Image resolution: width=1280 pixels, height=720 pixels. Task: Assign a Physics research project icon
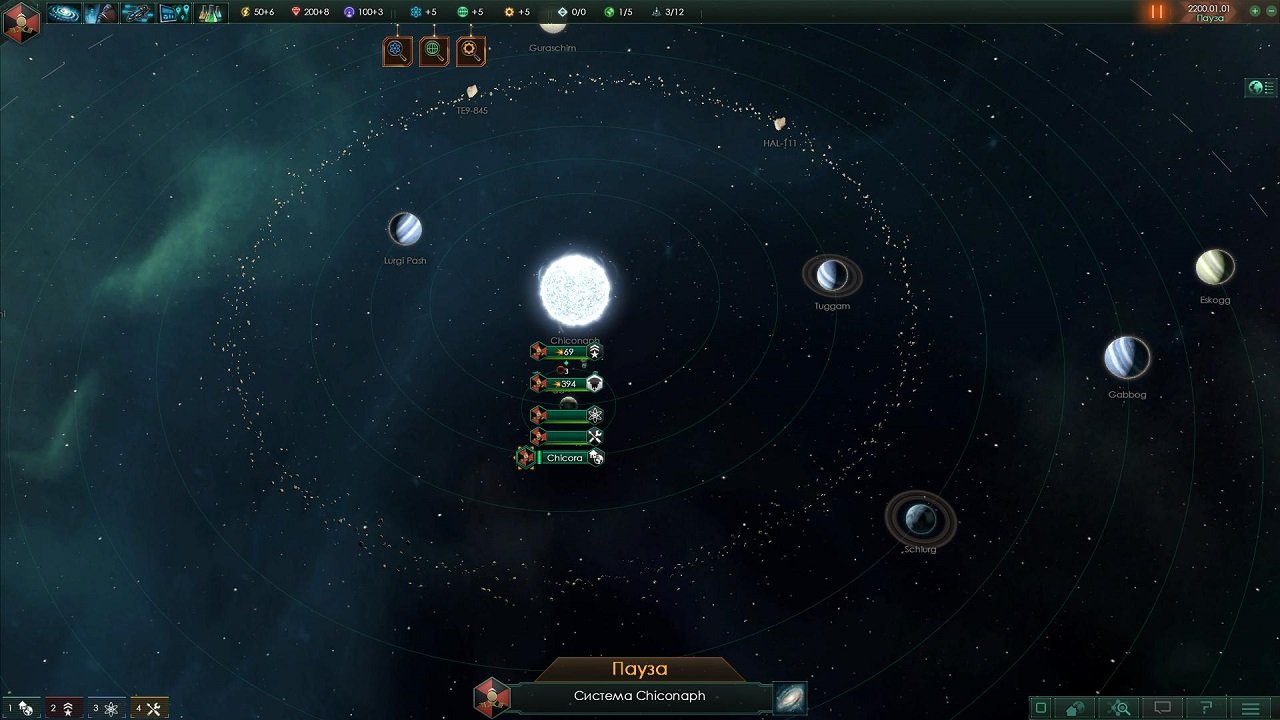[397, 50]
